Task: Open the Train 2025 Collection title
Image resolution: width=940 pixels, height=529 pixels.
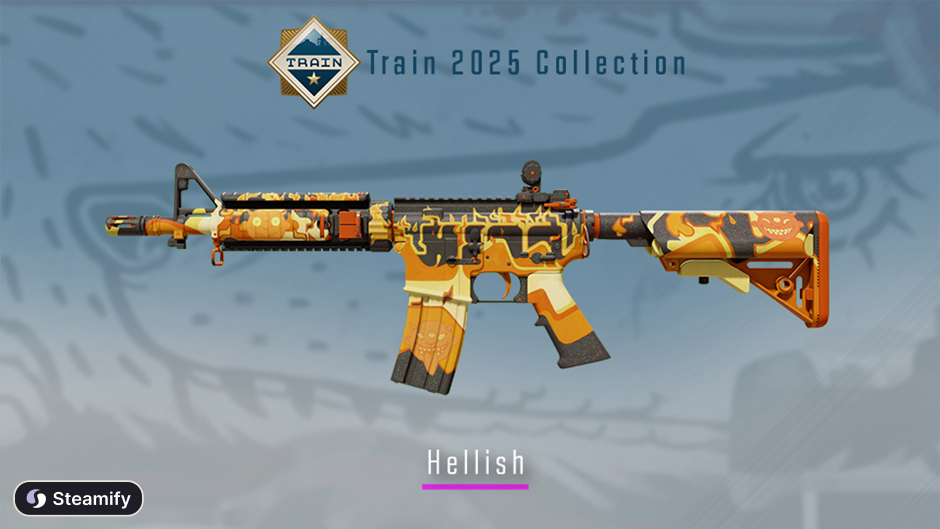Action: coord(526,64)
